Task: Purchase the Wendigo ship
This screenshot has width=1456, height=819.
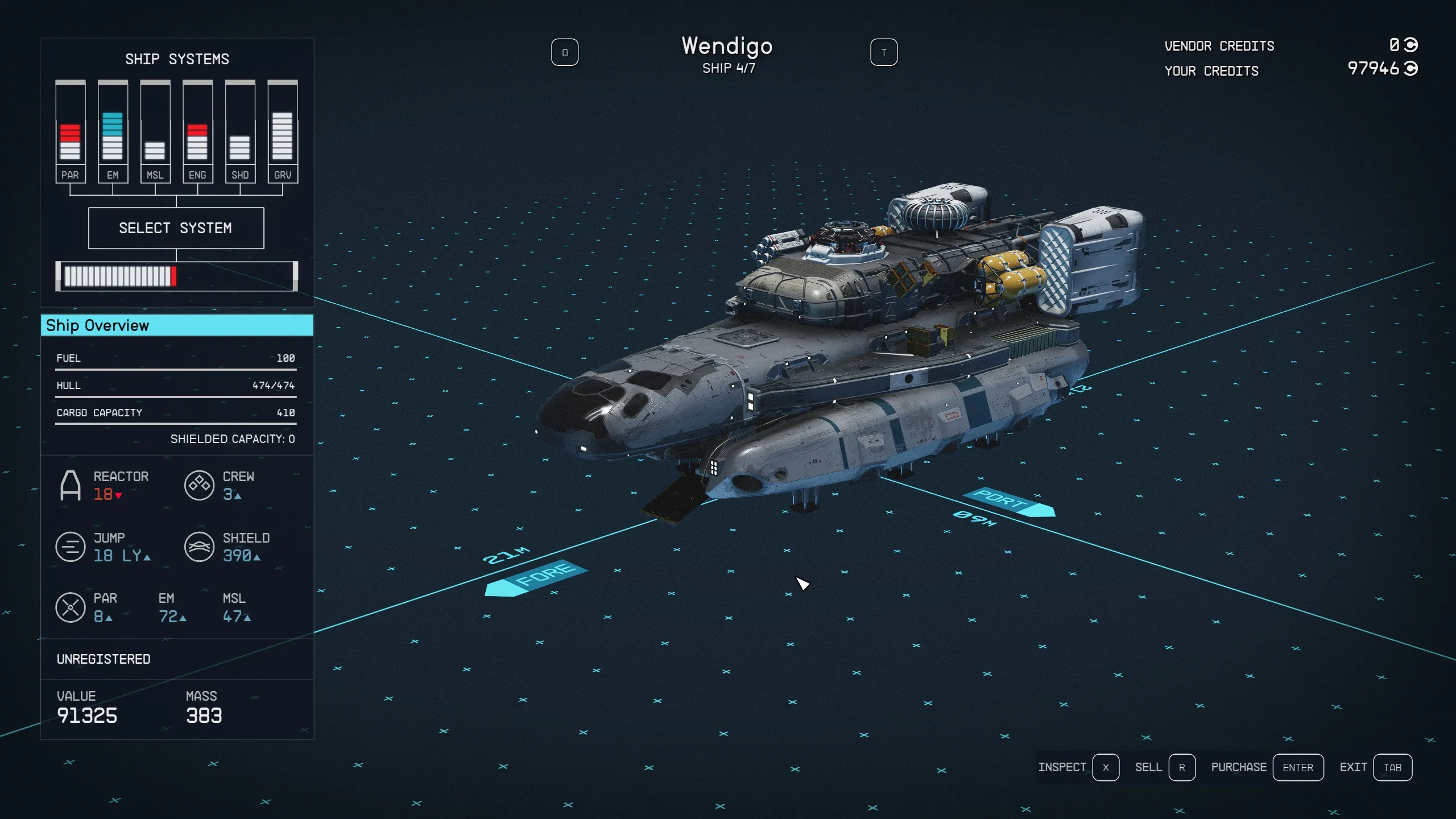Action: tap(1297, 767)
